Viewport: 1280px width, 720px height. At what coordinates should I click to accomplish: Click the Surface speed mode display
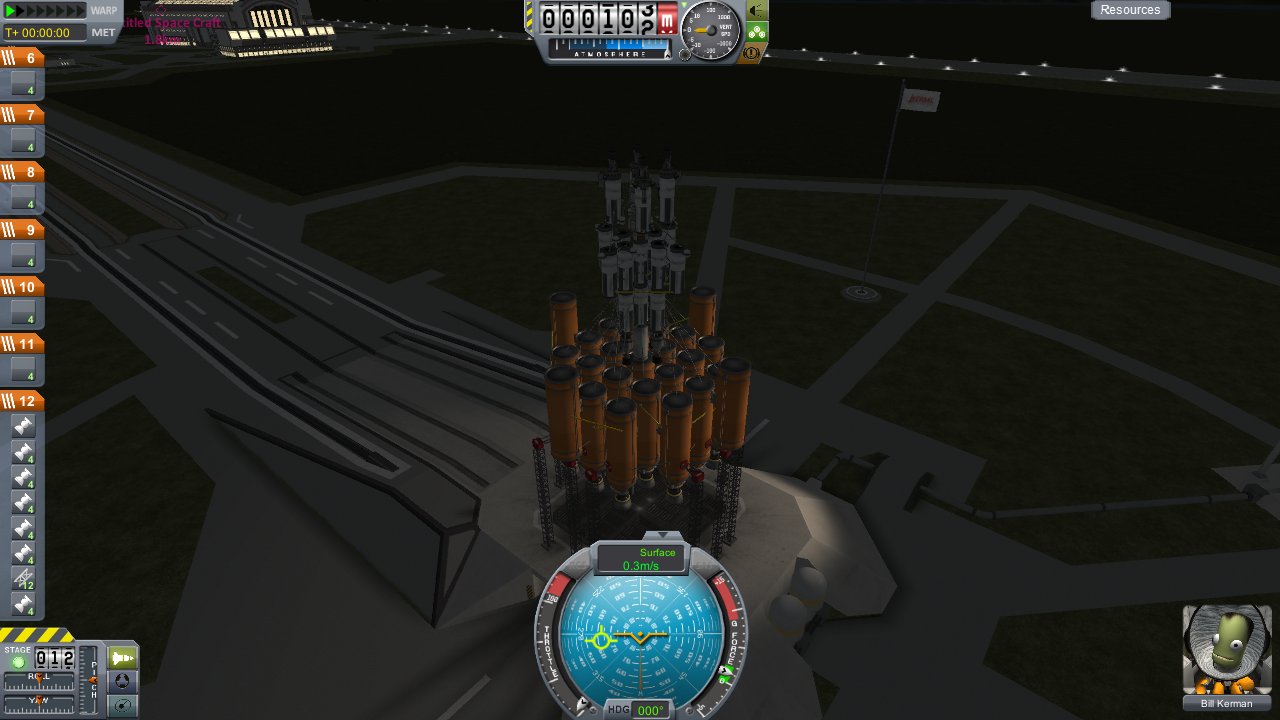[x=641, y=559]
